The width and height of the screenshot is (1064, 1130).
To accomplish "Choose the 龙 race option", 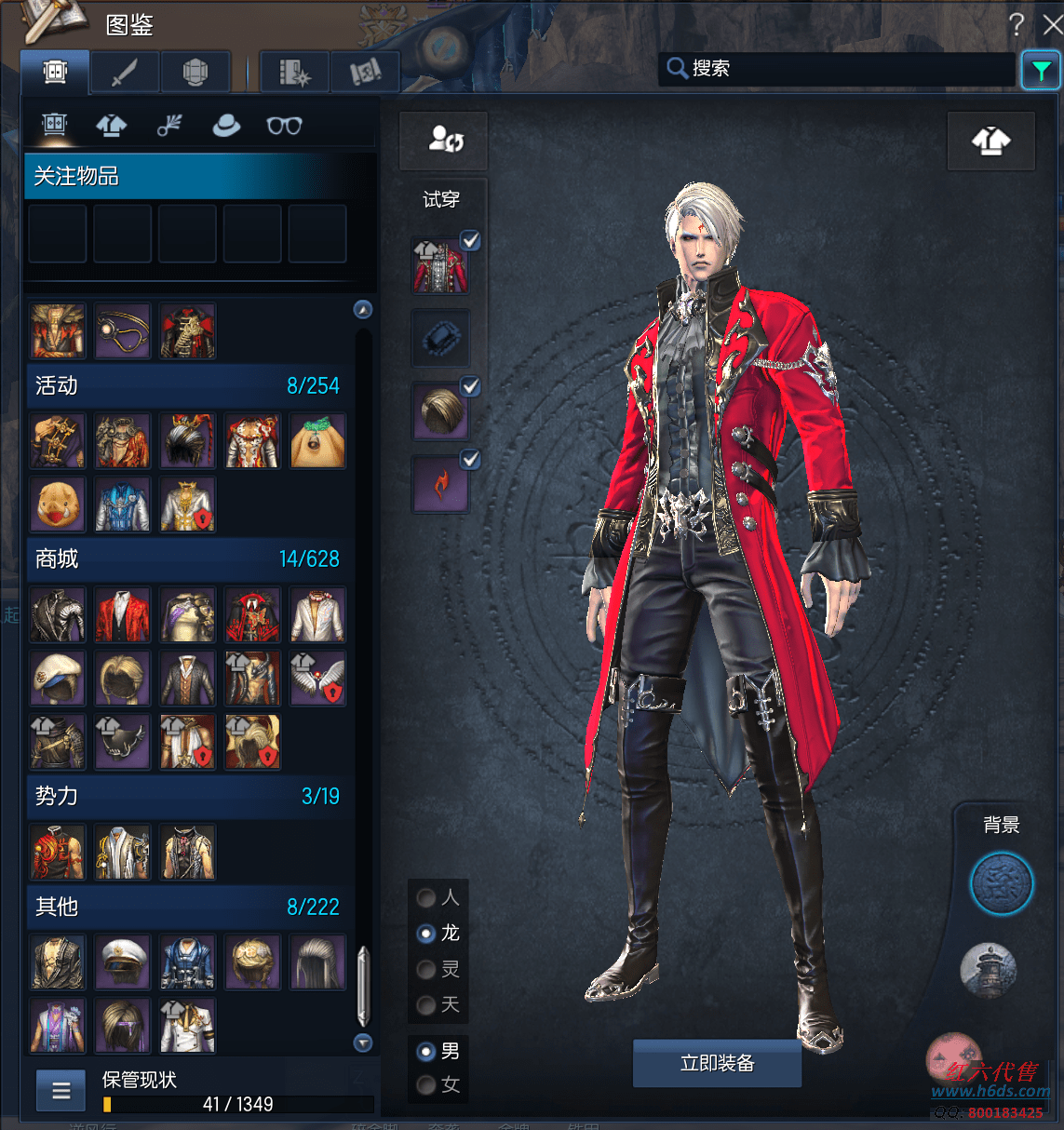I will tap(427, 934).
